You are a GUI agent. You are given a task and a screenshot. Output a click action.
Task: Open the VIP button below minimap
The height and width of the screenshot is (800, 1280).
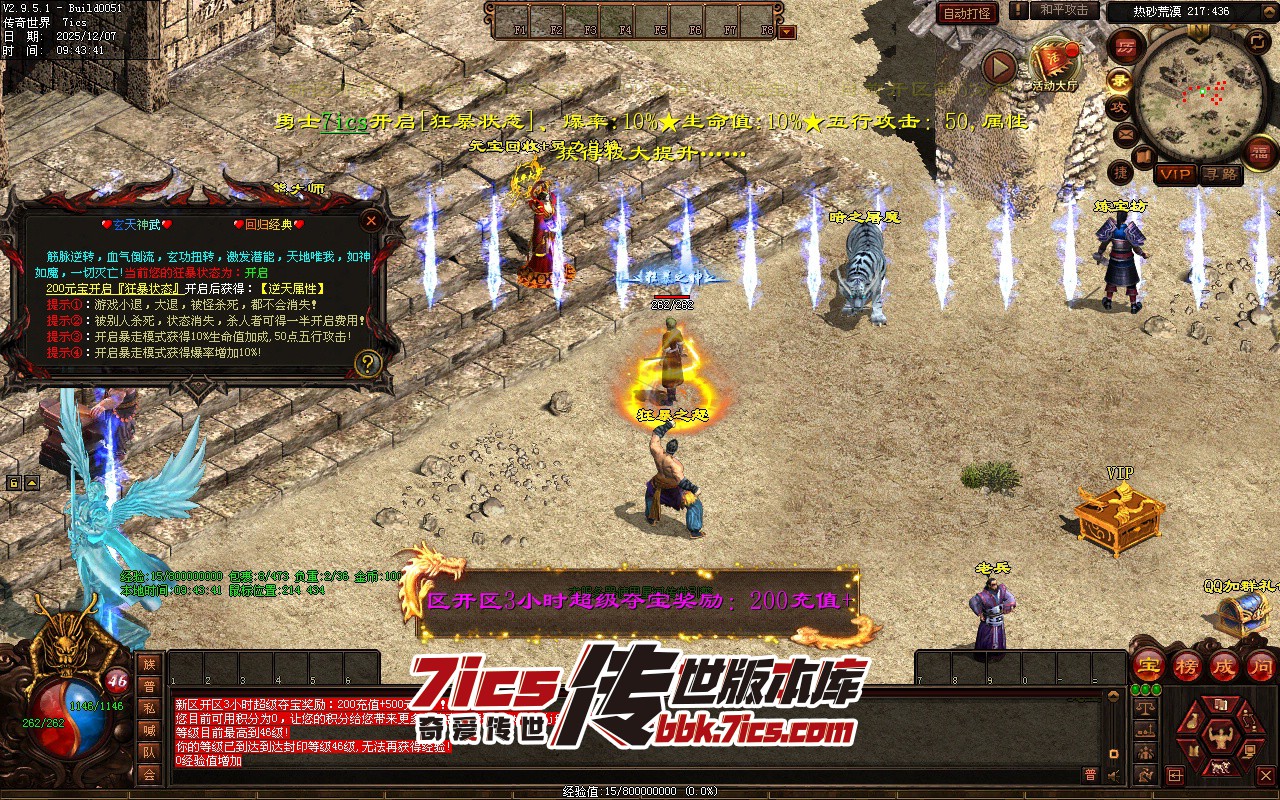point(1175,174)
